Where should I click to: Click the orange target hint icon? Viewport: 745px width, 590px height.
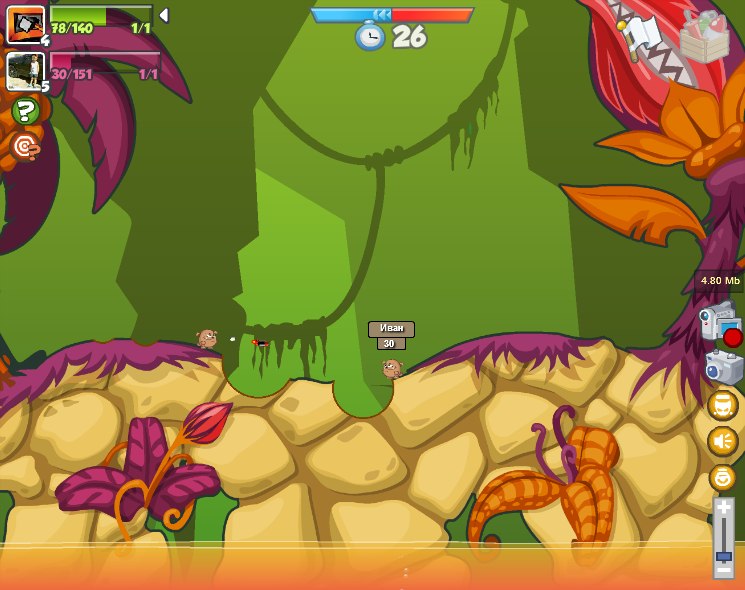25,147
